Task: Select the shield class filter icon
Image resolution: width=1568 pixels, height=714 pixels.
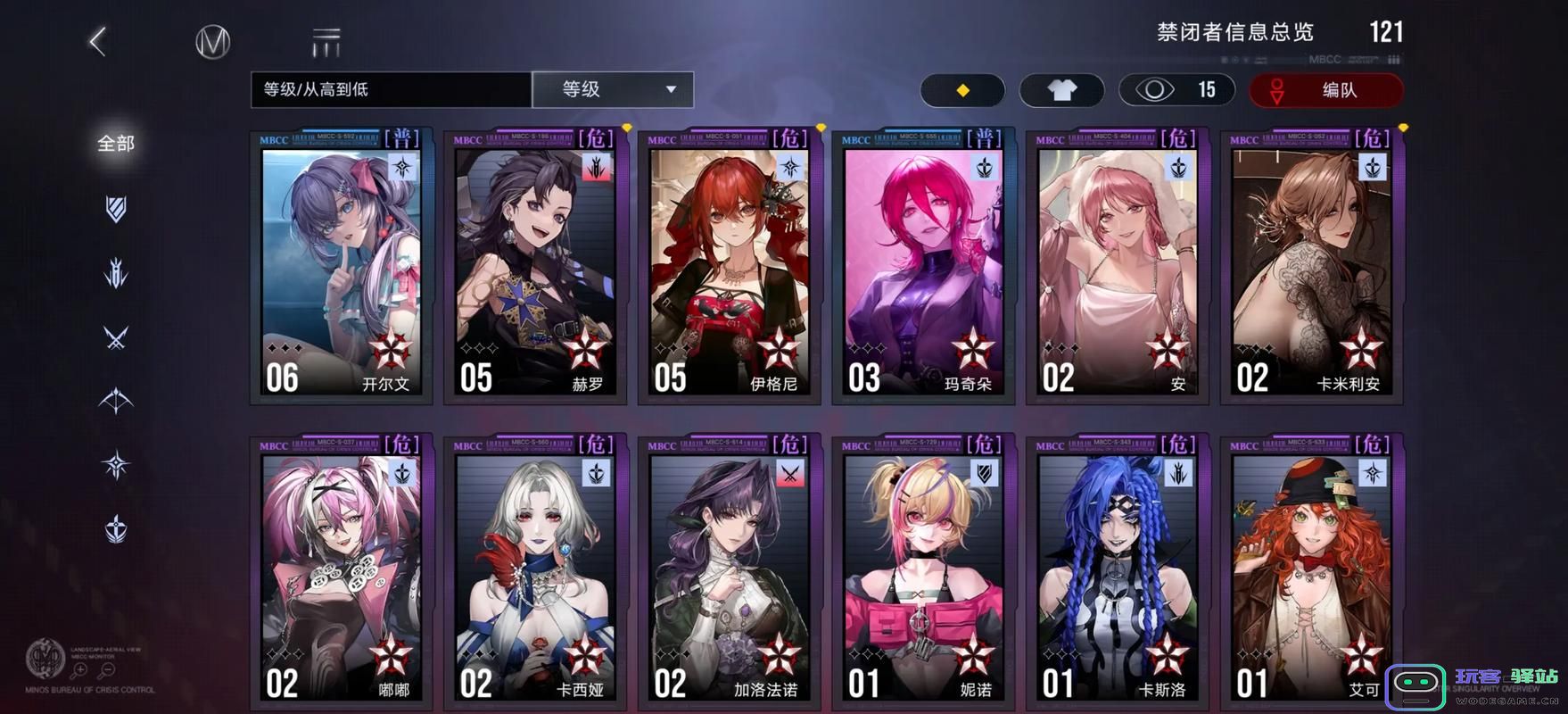Action: 114,209
